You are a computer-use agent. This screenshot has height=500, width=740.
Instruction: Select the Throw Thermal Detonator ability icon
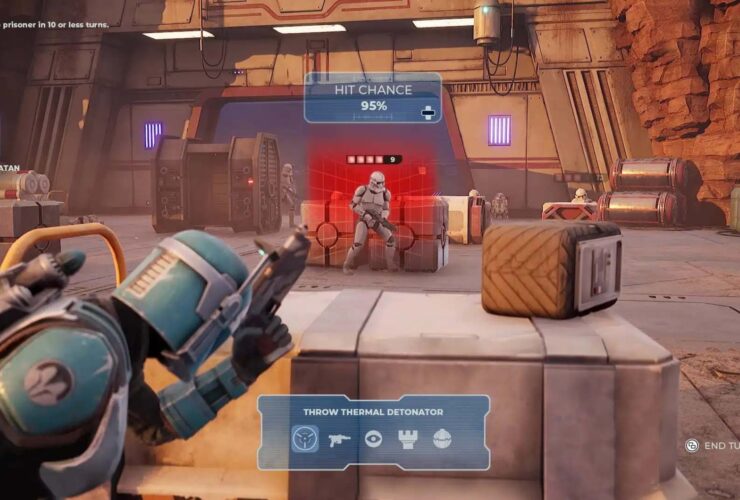pos(305,439)
